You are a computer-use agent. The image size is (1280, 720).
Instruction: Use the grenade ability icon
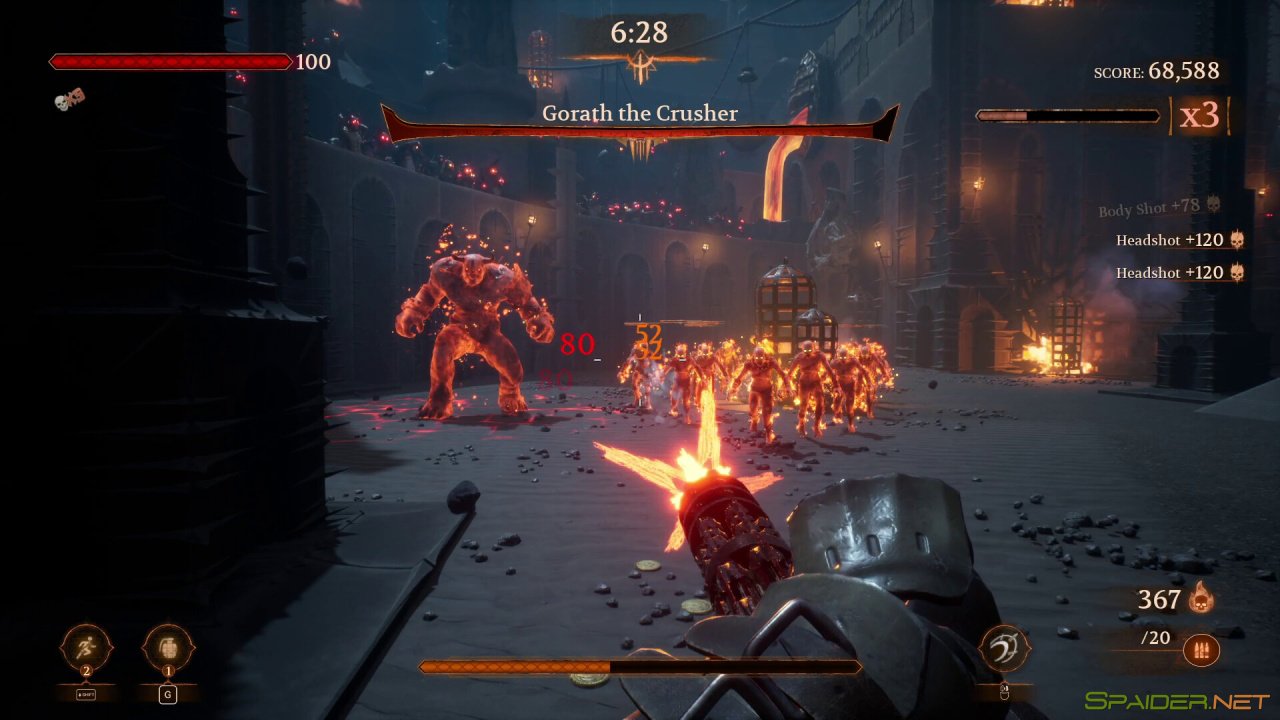click(x=168, y=647)
